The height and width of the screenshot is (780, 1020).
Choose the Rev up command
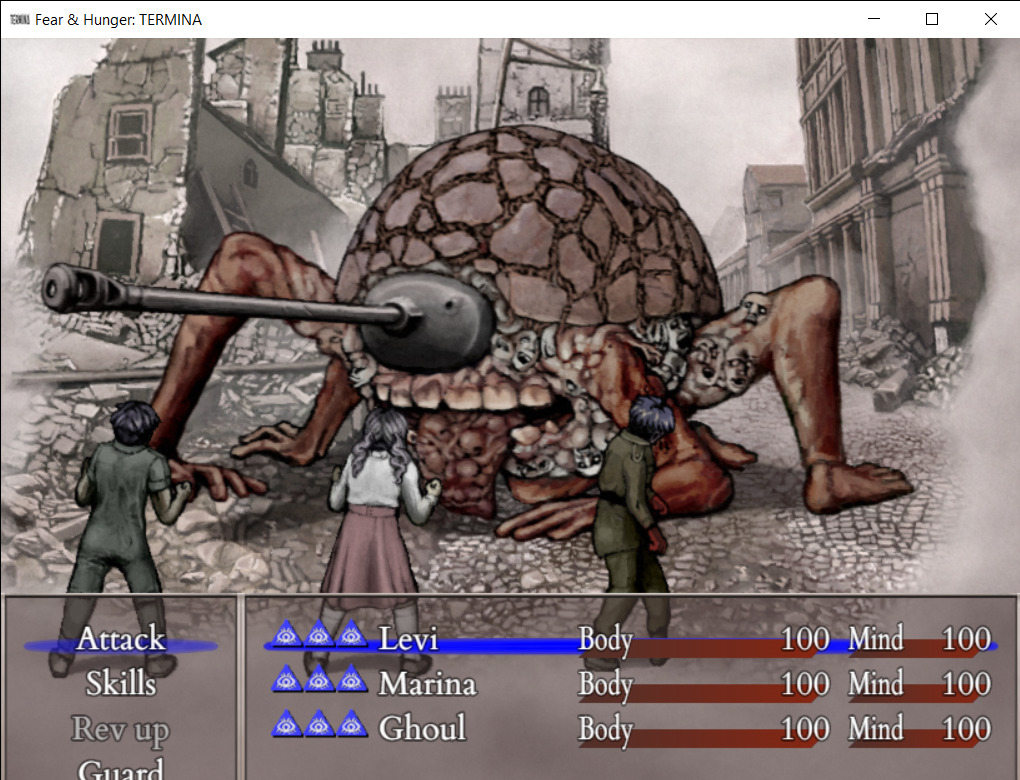[121, 730]
